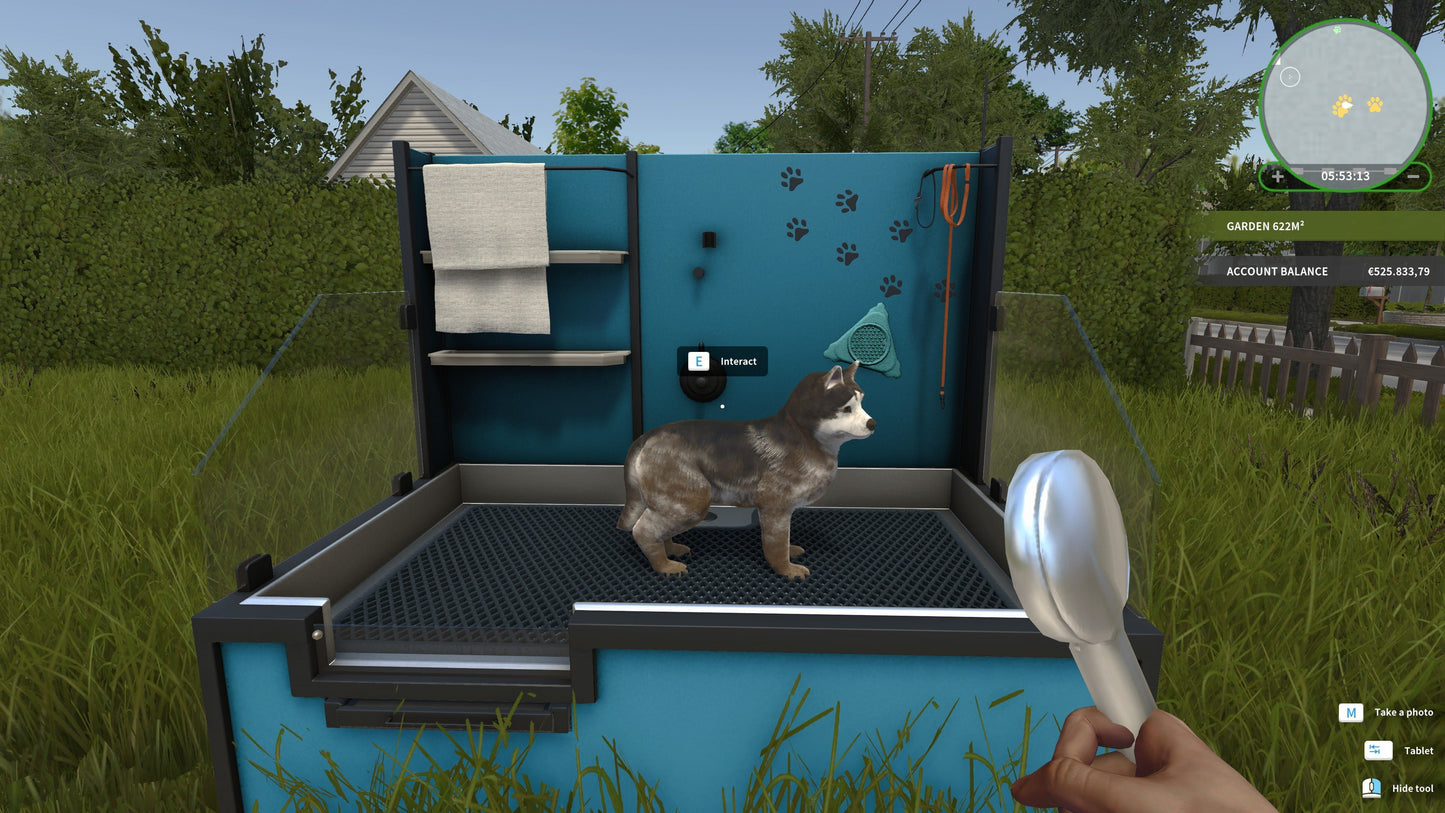
Task: Click the minus icon to zoom out minimap
Action: tap(1415, 176)
